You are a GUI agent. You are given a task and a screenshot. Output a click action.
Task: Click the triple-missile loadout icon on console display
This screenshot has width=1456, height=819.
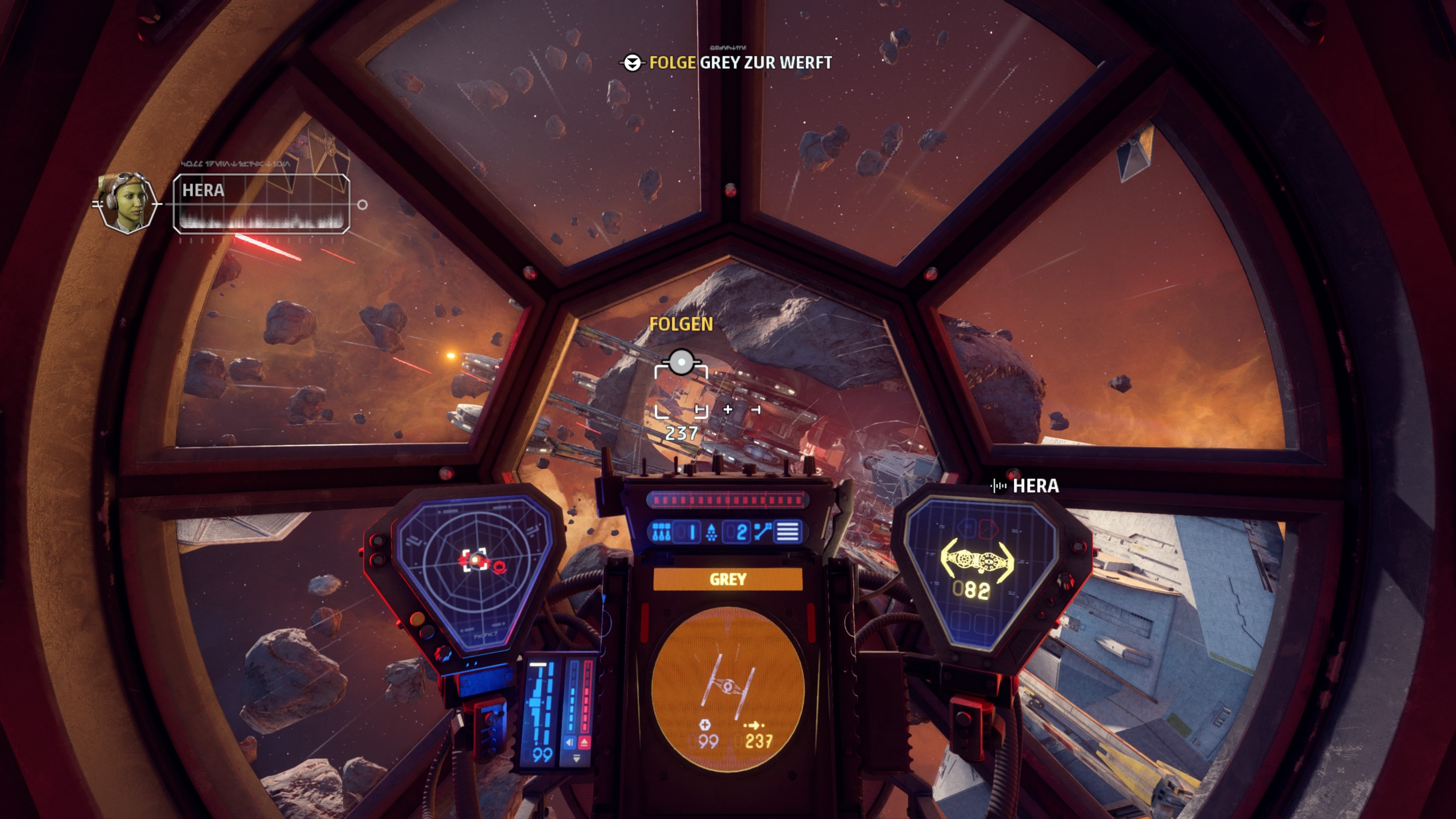[661, 532]
